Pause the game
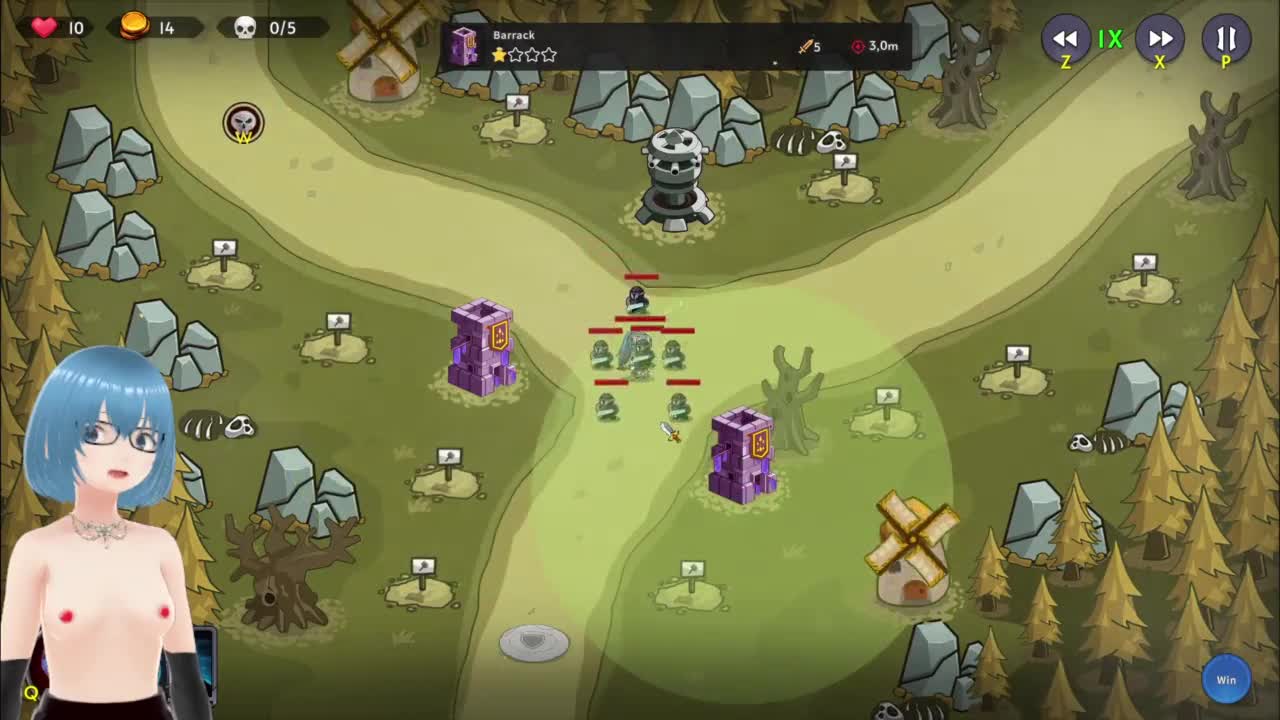This screenshot has width=1280, height=720. coord(1226,39)
